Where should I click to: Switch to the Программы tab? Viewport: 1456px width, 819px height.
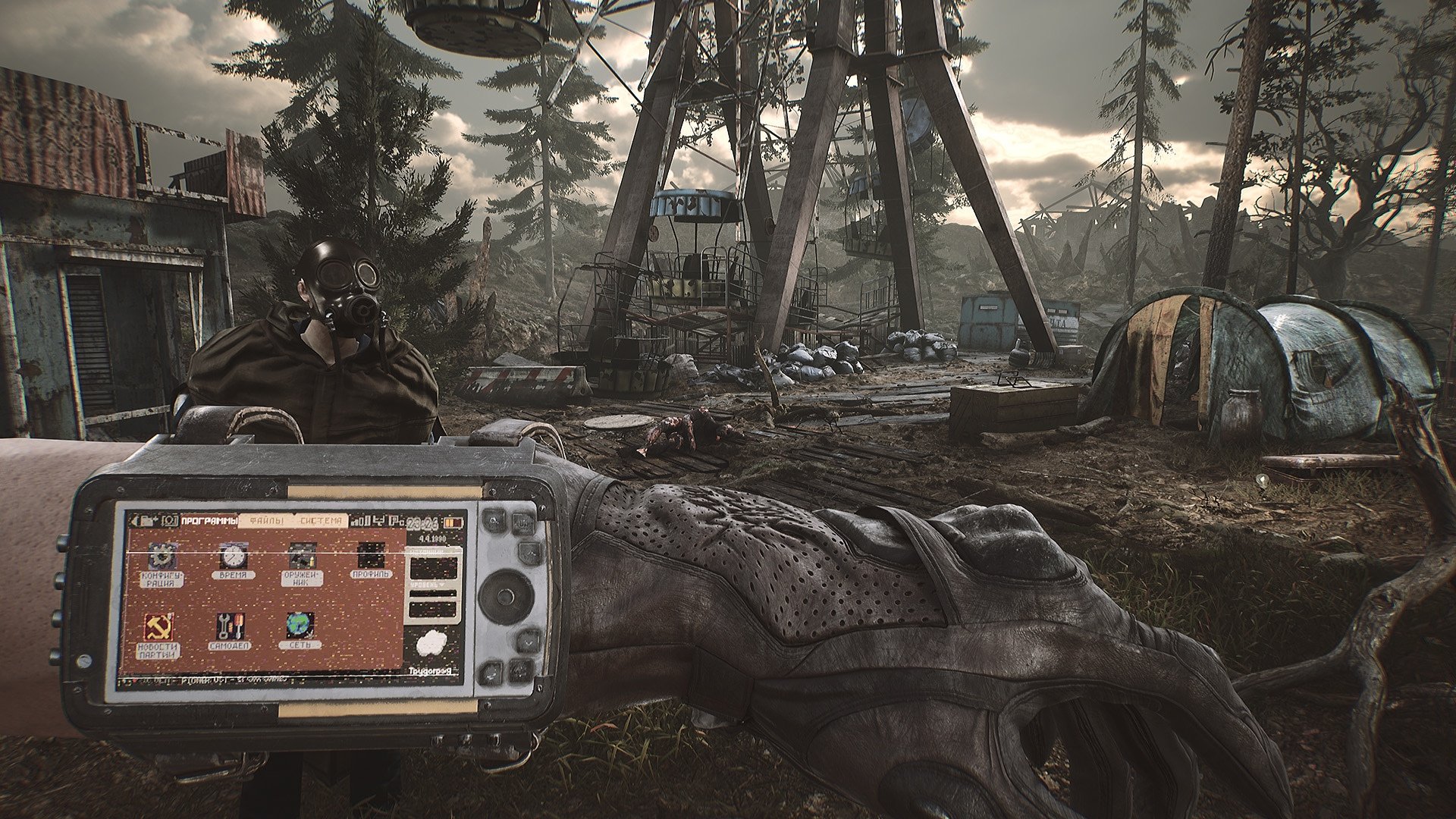[209, 521]
